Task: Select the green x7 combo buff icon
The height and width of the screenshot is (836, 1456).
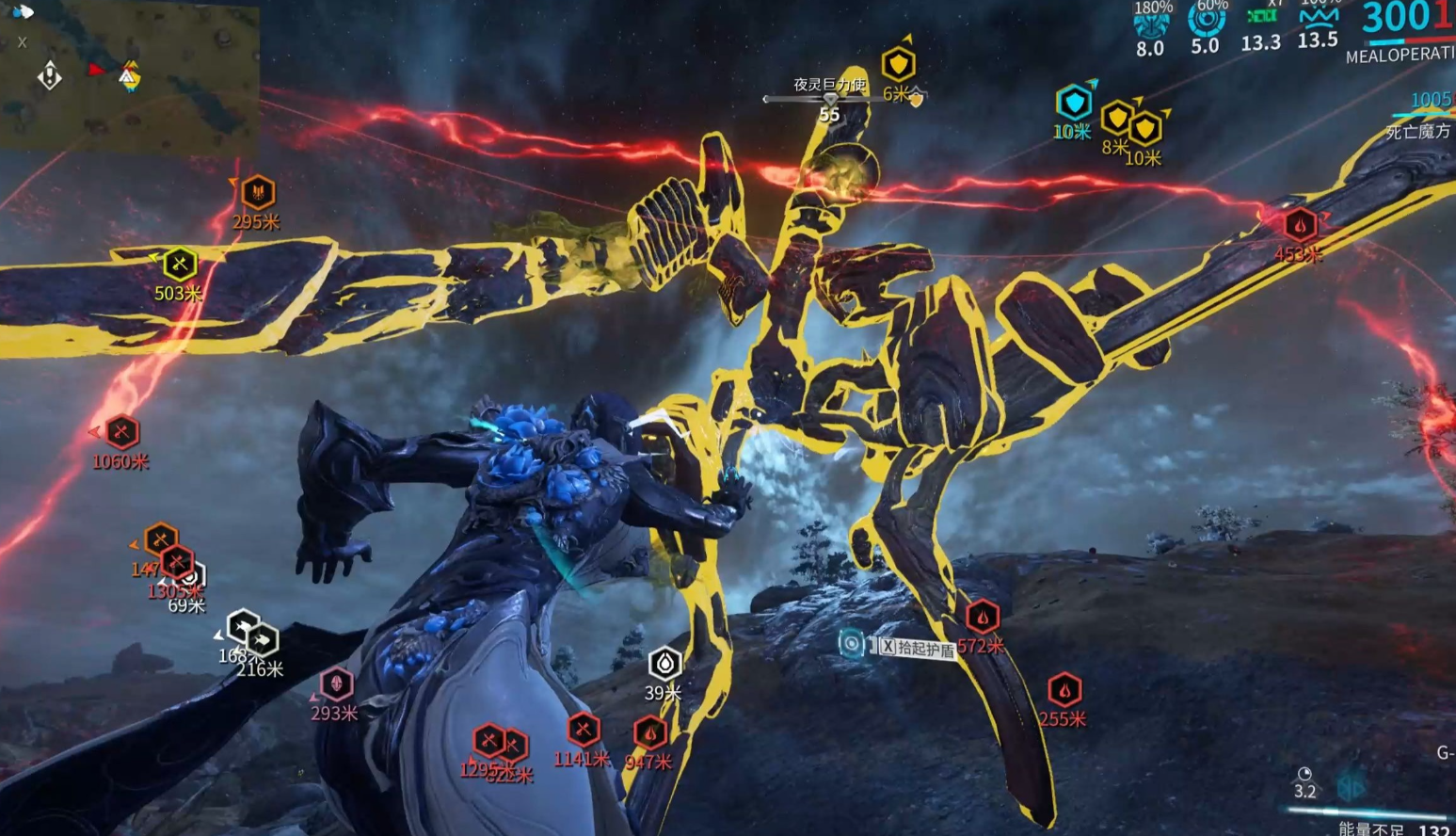Action: [1261, 17]
